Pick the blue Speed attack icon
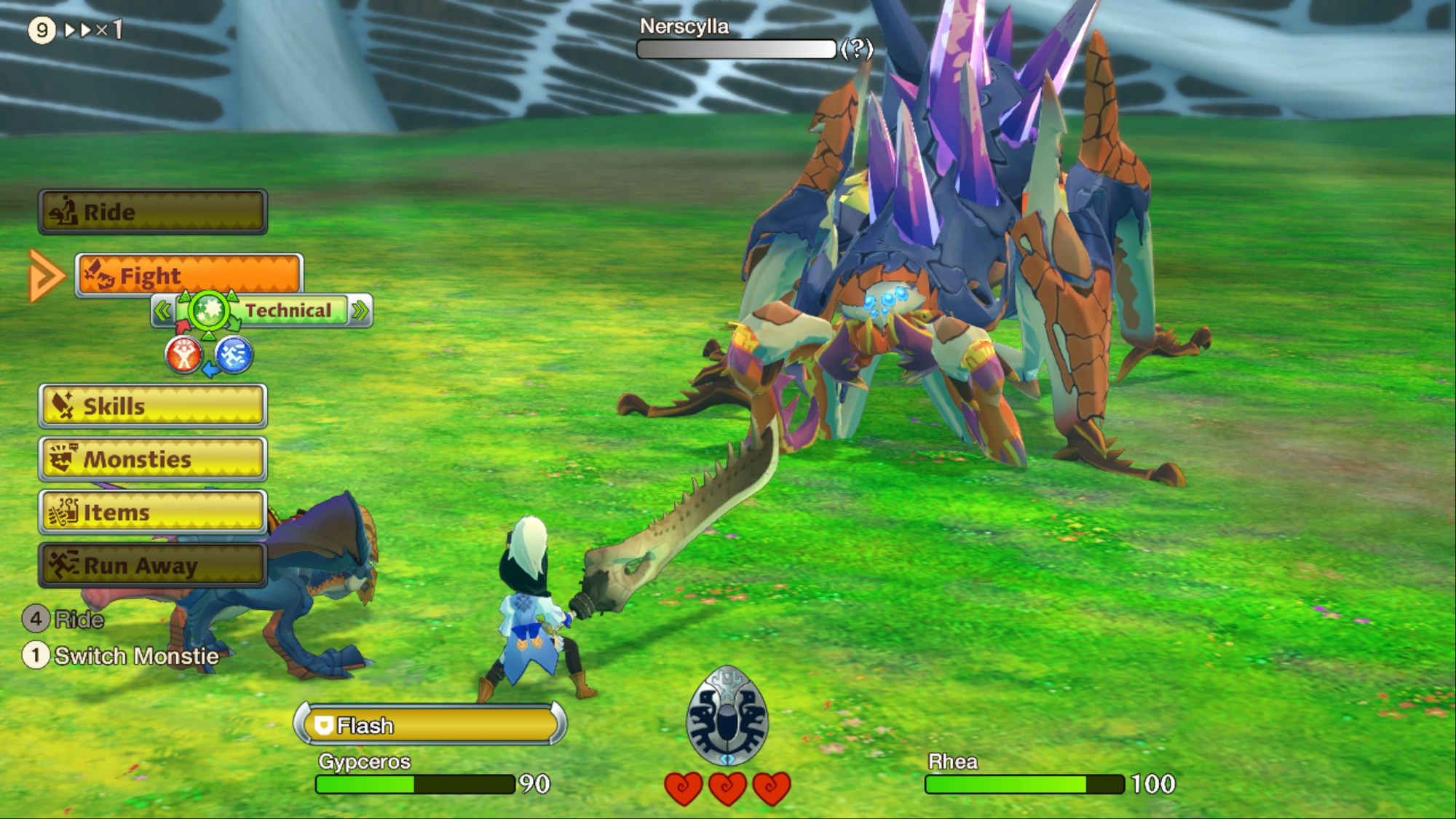 pos(234,355)
